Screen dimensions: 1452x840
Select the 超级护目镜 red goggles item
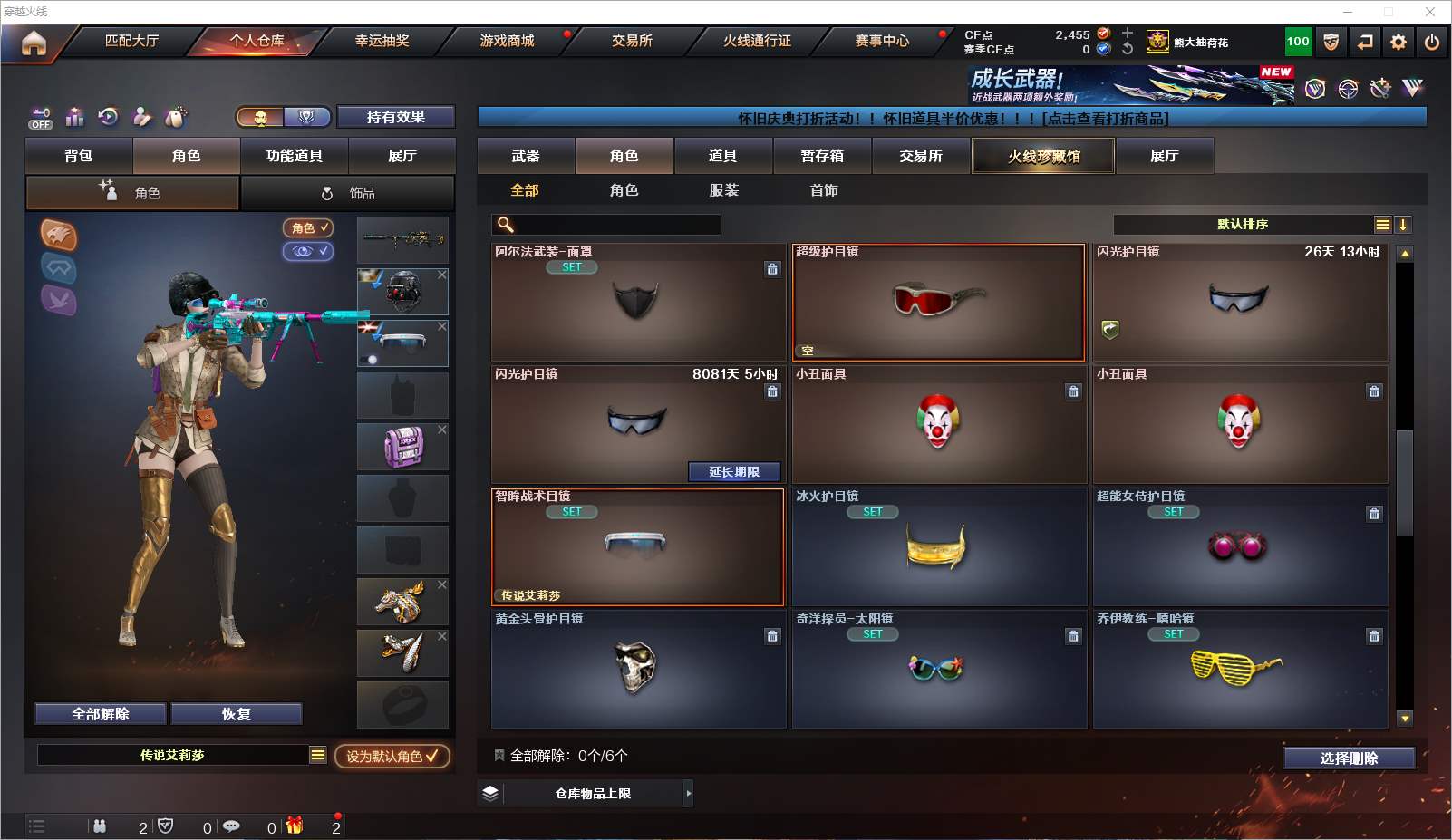pyautogui.click(x=938, y=303)
